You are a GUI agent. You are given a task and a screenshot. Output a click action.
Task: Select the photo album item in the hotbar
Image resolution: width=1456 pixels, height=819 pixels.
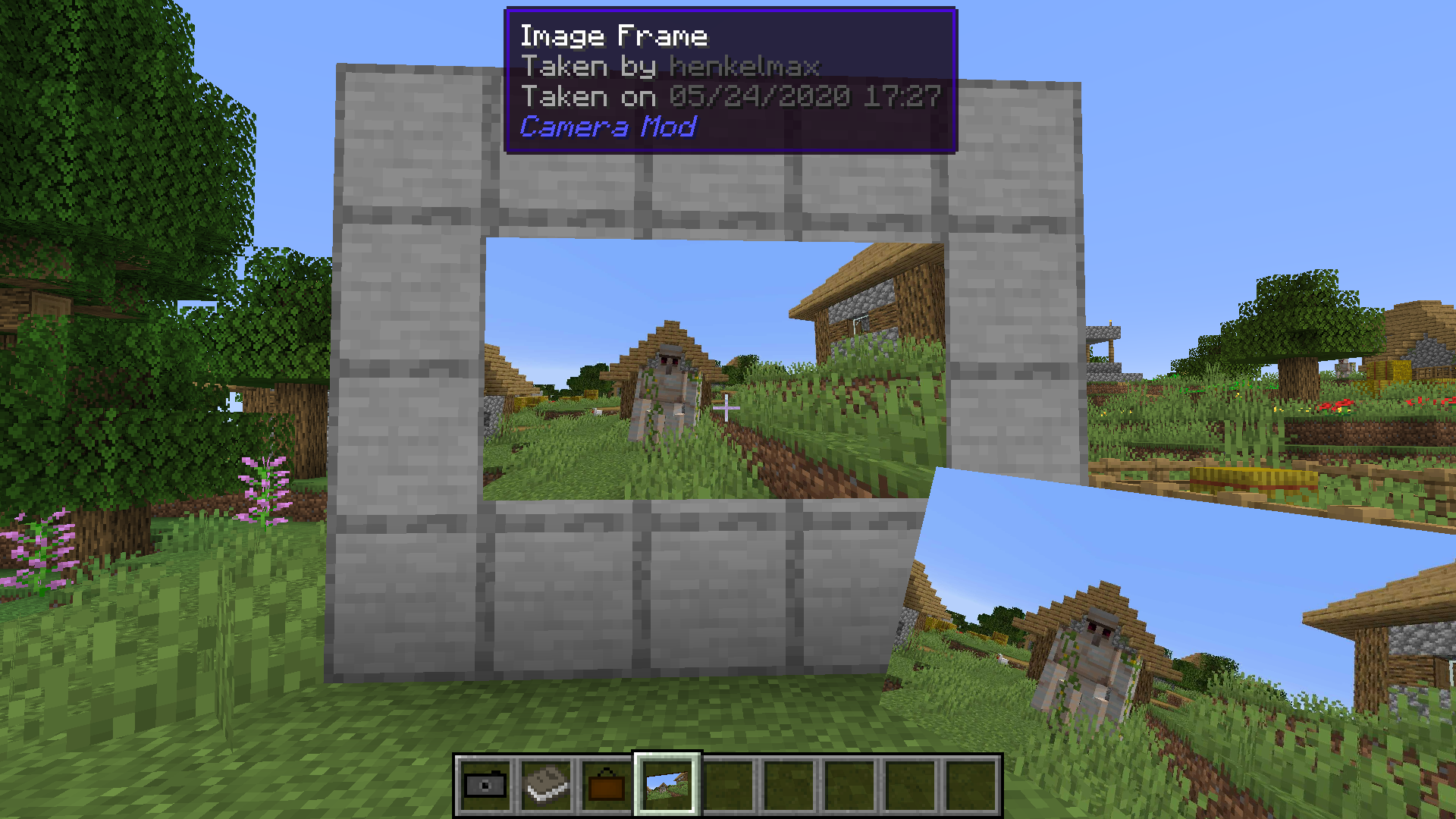[547, 786]
